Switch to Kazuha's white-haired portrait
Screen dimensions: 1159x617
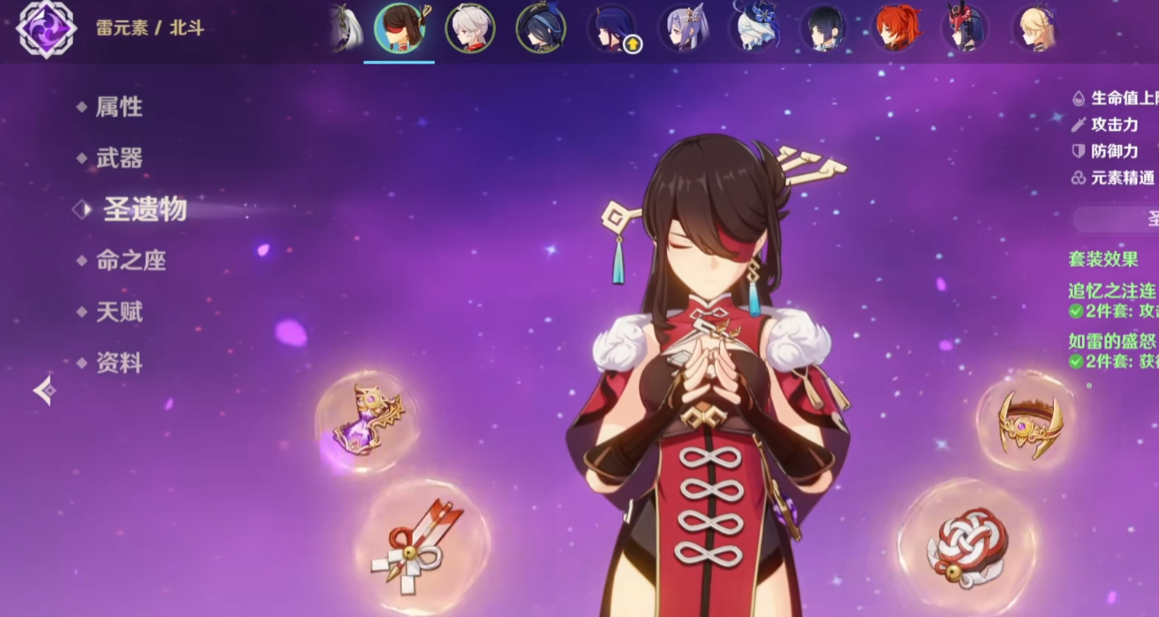(470, 28)
